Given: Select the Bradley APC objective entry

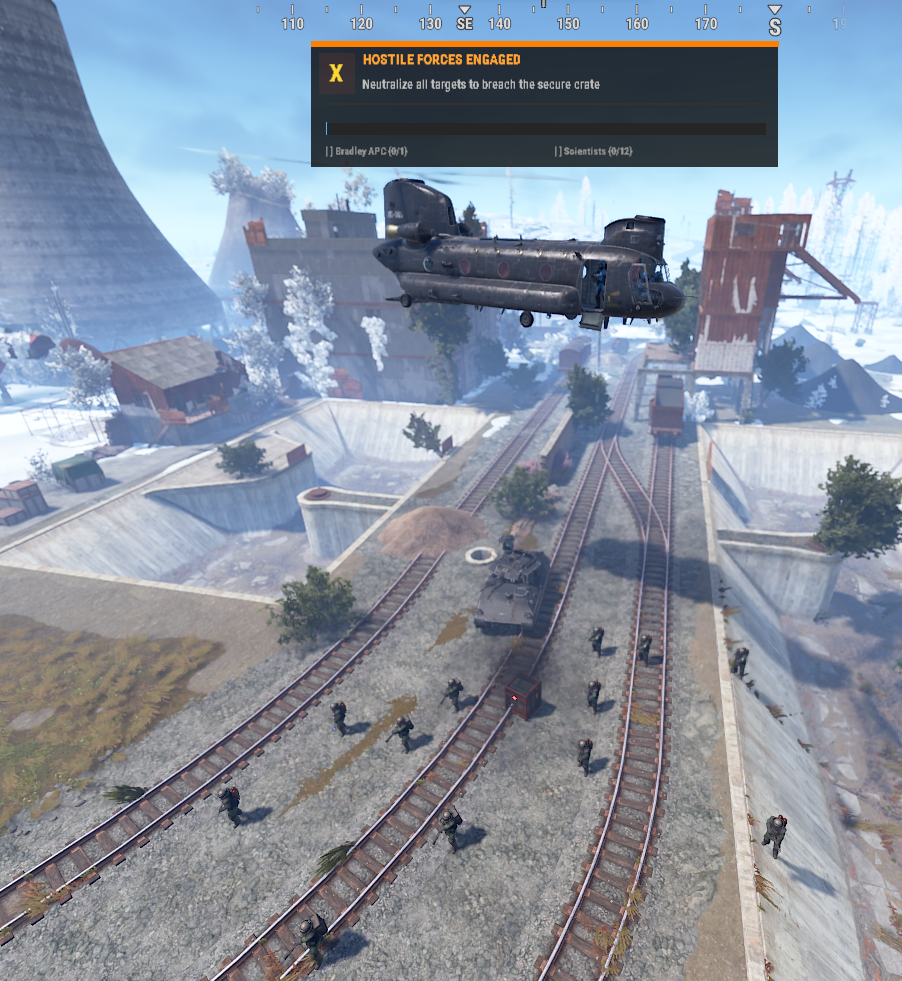Looking at the screenshot, I should (367, 151).
